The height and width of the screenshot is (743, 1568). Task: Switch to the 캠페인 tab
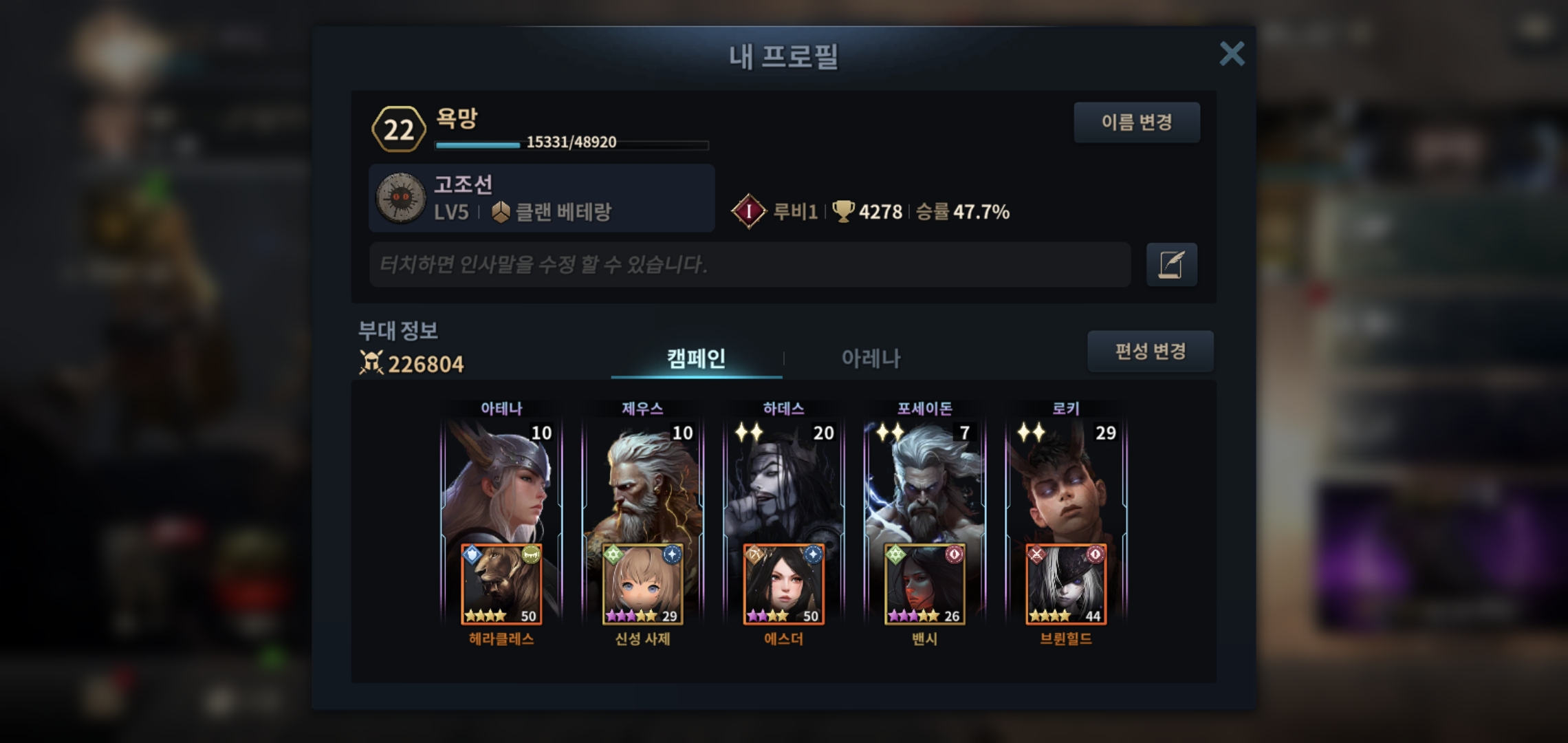(x=696, y=358)
